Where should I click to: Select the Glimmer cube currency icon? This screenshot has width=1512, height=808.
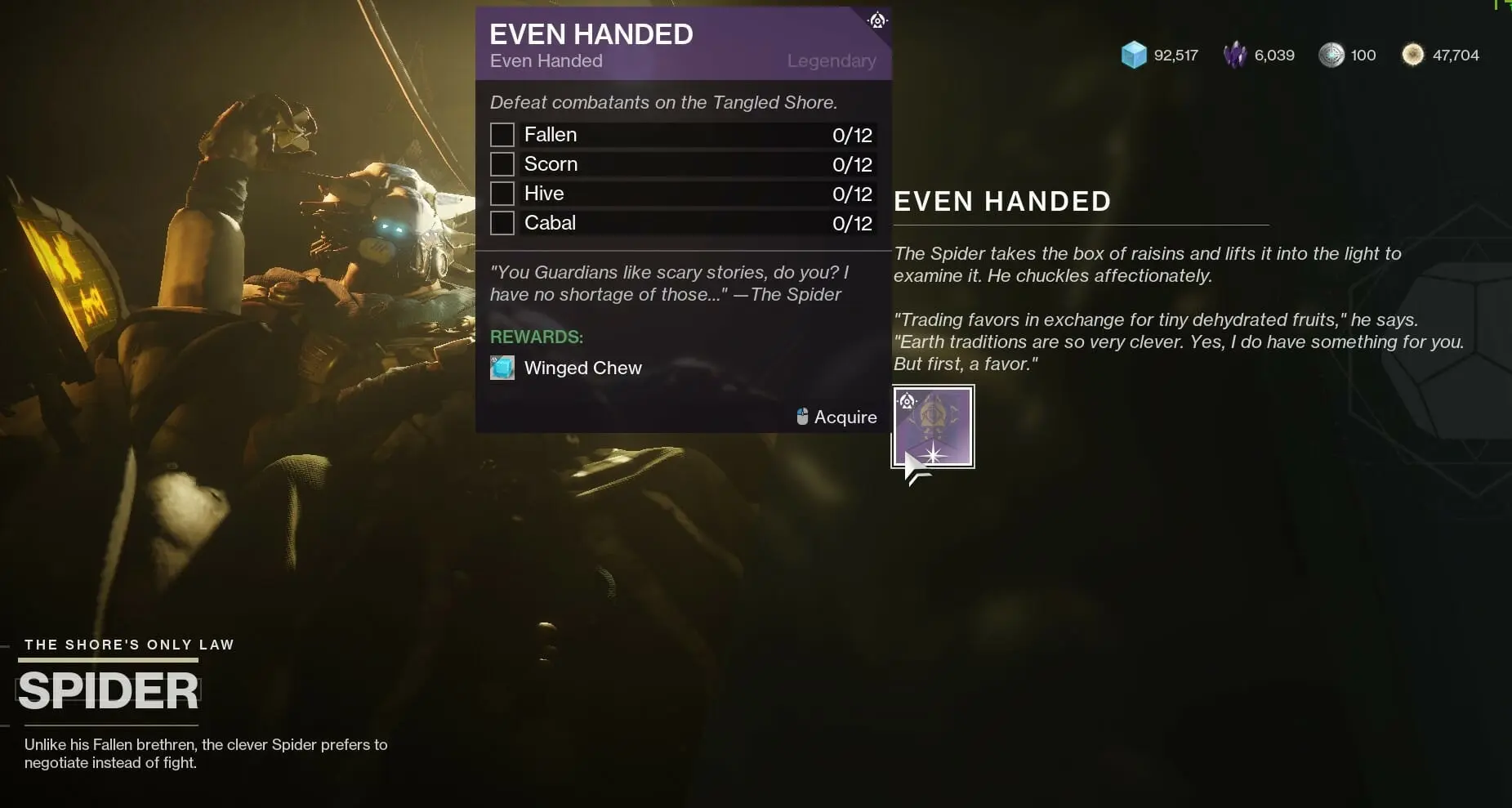click(1134, 55)
